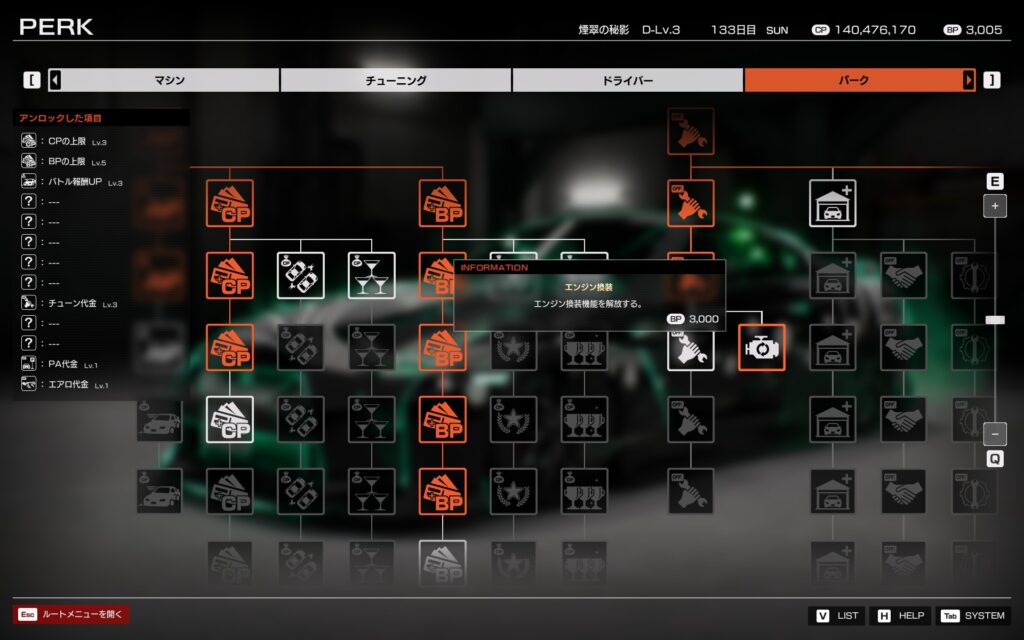Open the SYSTEM menu
This screenshot has height=640, width=1024.
972,615
